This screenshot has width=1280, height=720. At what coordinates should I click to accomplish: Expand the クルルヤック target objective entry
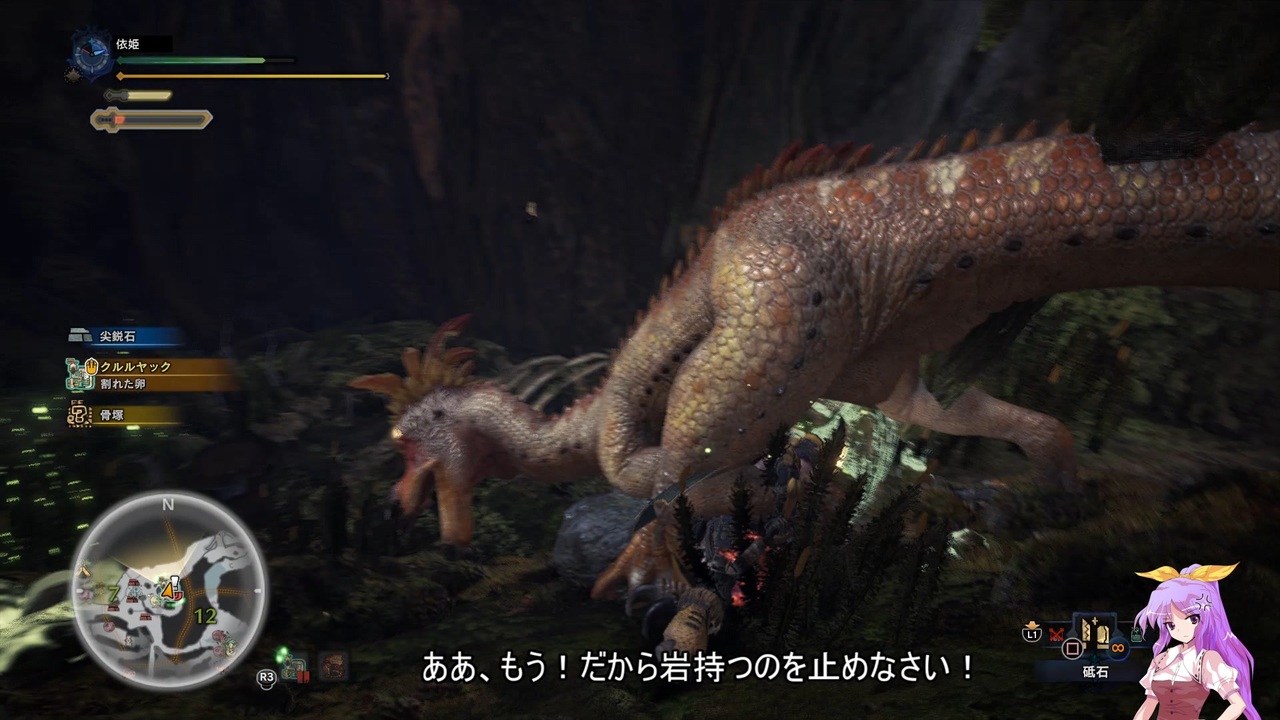136,366
